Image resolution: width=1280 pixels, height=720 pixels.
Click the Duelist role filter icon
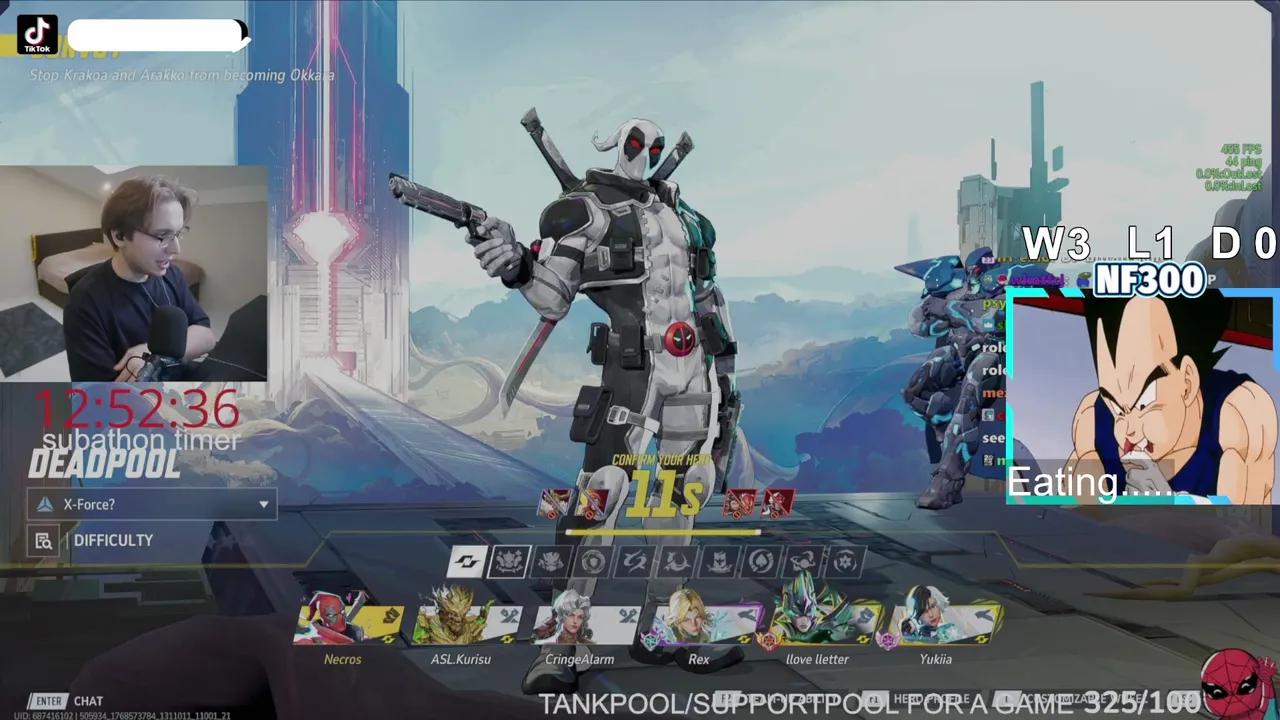[x=550, y=560]
